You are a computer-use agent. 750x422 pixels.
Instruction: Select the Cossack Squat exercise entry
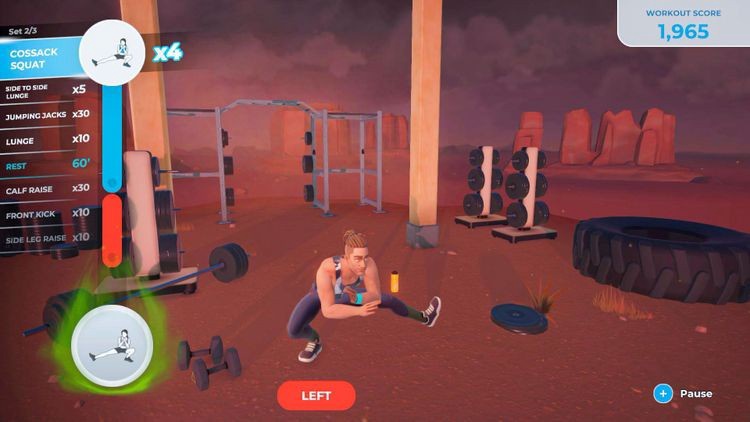40,59
